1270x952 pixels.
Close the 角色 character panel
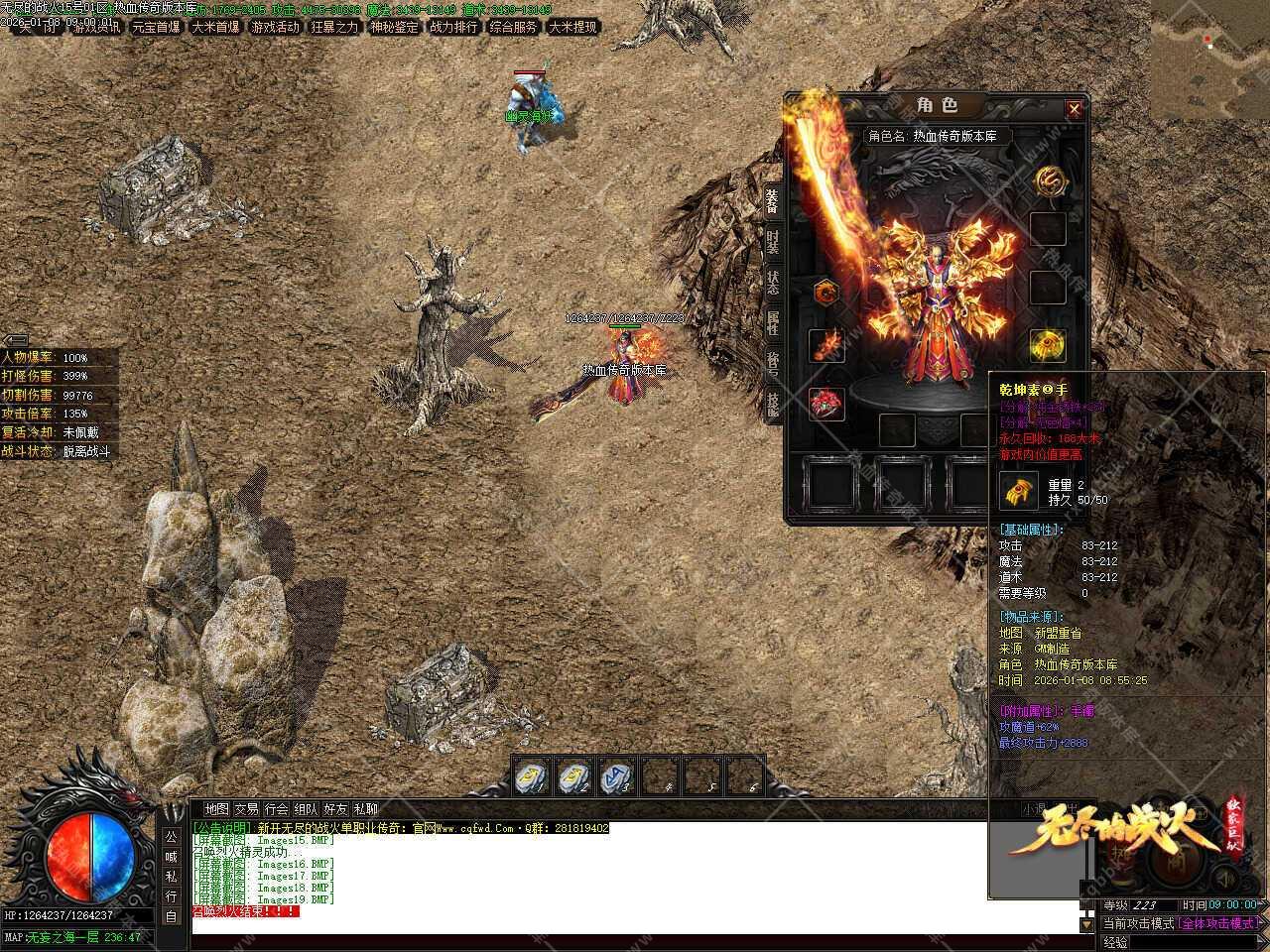(x=1074, y=109)
